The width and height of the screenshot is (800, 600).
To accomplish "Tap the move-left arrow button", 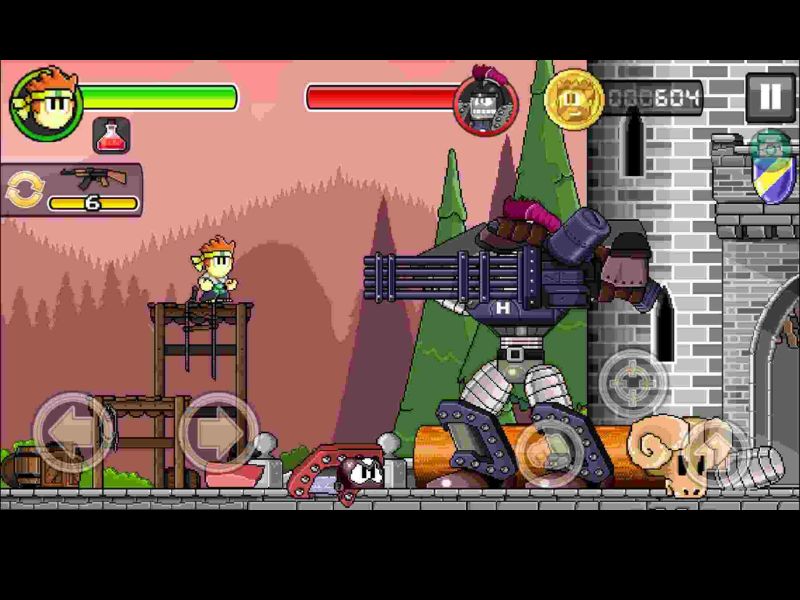I will coord(72,432).
